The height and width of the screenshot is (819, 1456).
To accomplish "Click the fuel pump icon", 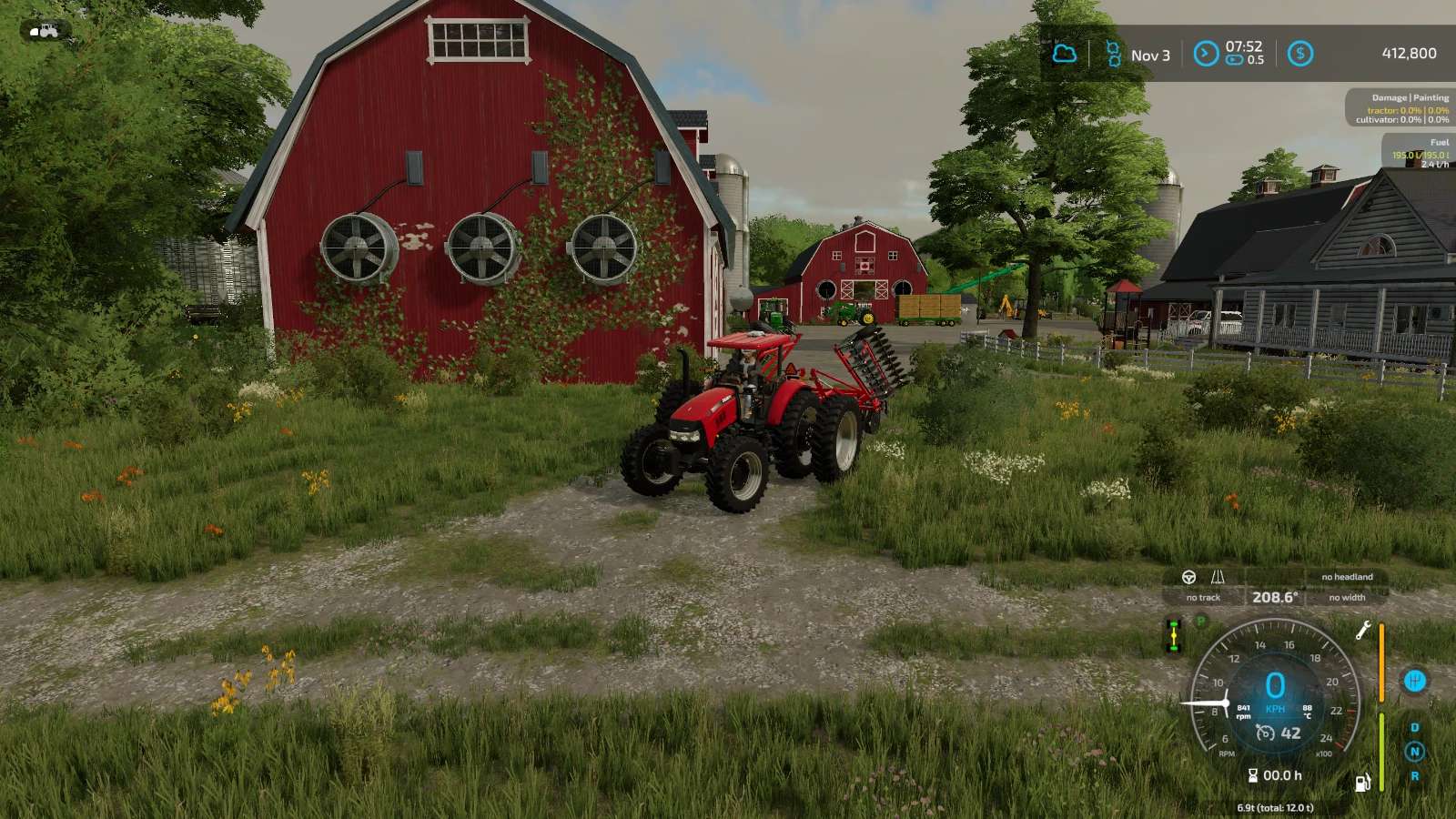I will pos(1363,783).
